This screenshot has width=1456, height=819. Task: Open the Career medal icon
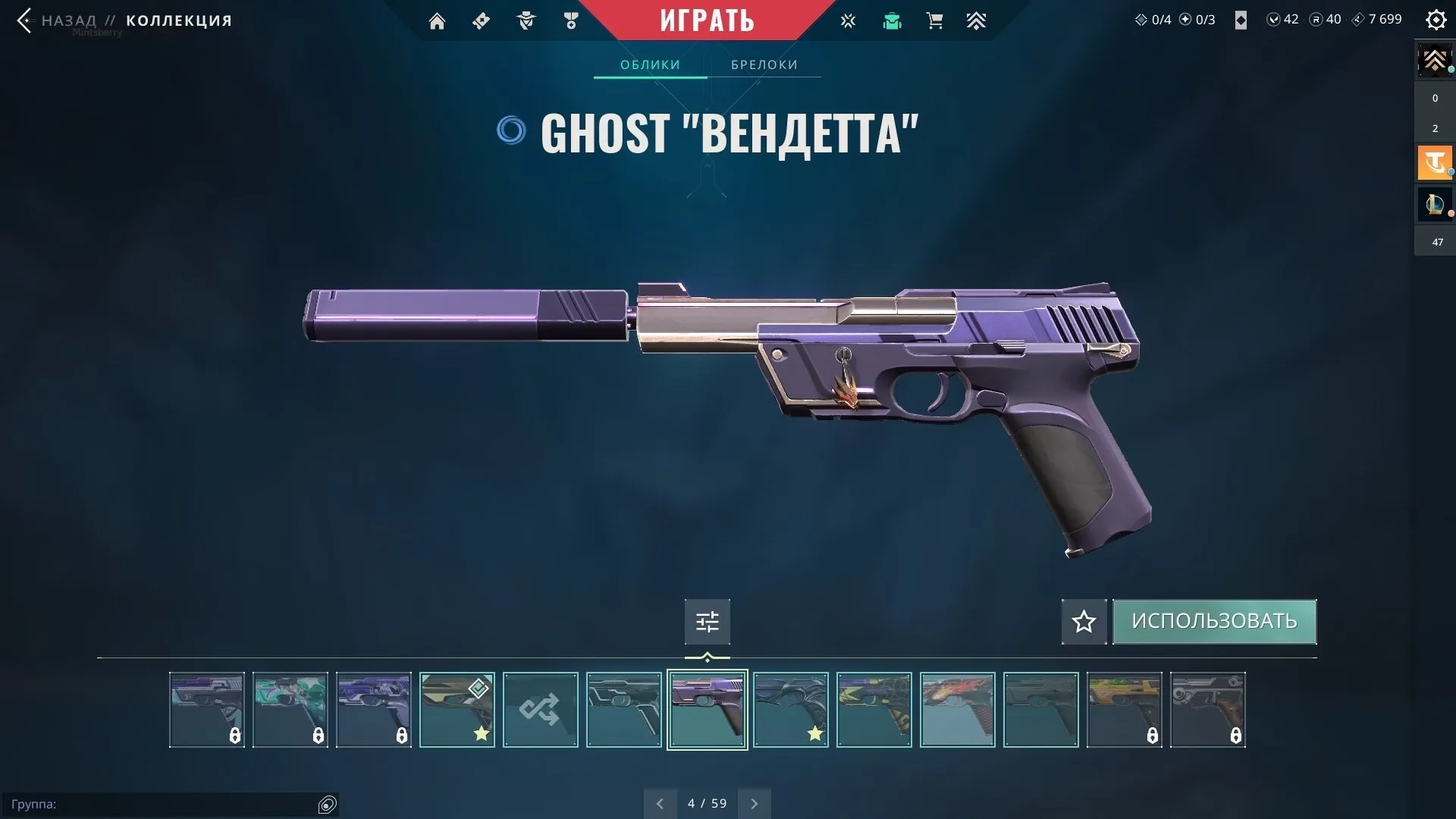(x=571, y=20)
